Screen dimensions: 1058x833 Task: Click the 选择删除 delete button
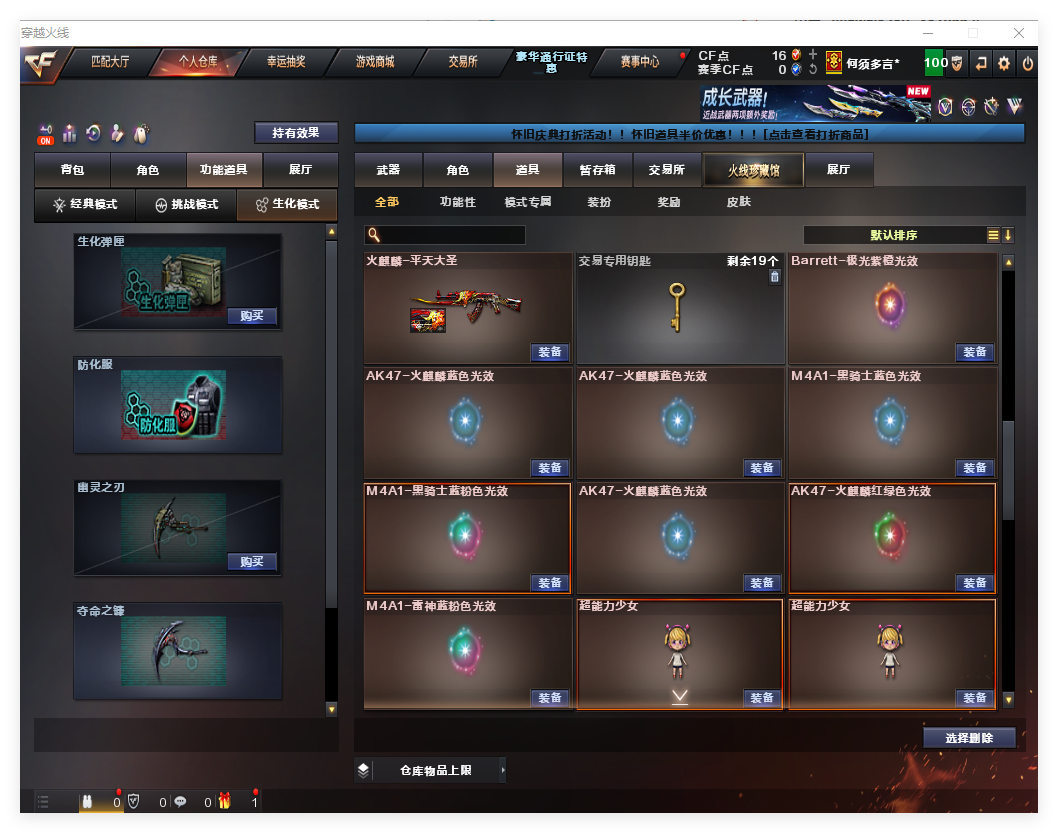point(969,738)
